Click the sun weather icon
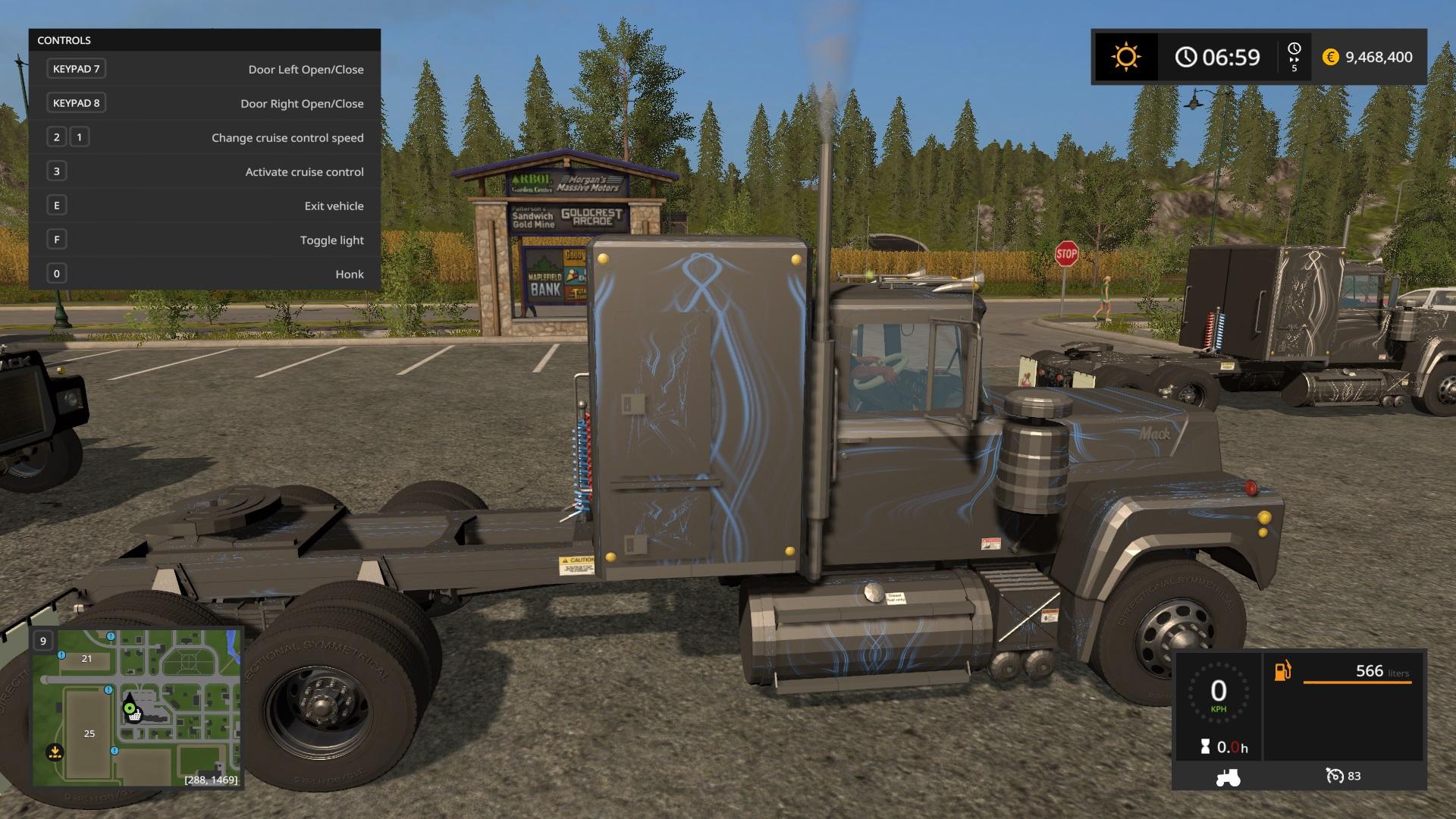This screenshot has width=1456, height=819. tap(1125, 57)
